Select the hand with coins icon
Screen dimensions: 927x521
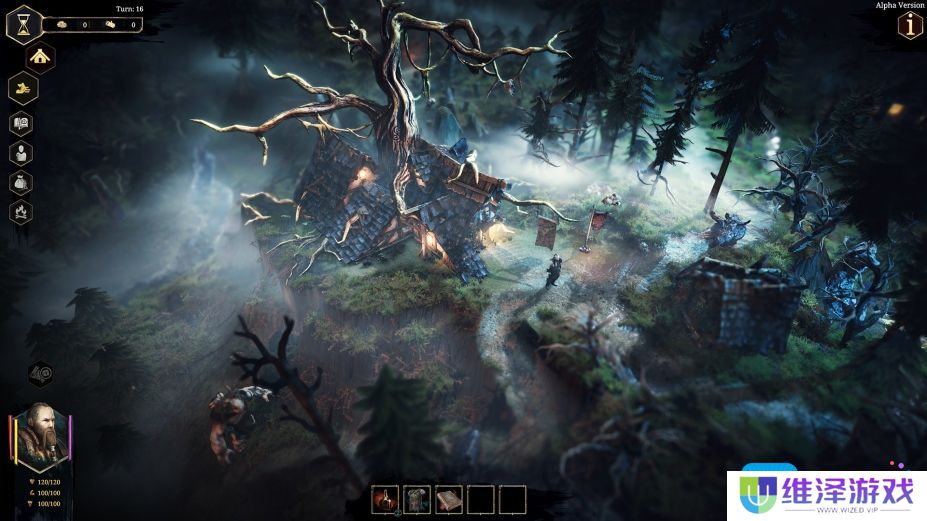[x=22, y=89]
